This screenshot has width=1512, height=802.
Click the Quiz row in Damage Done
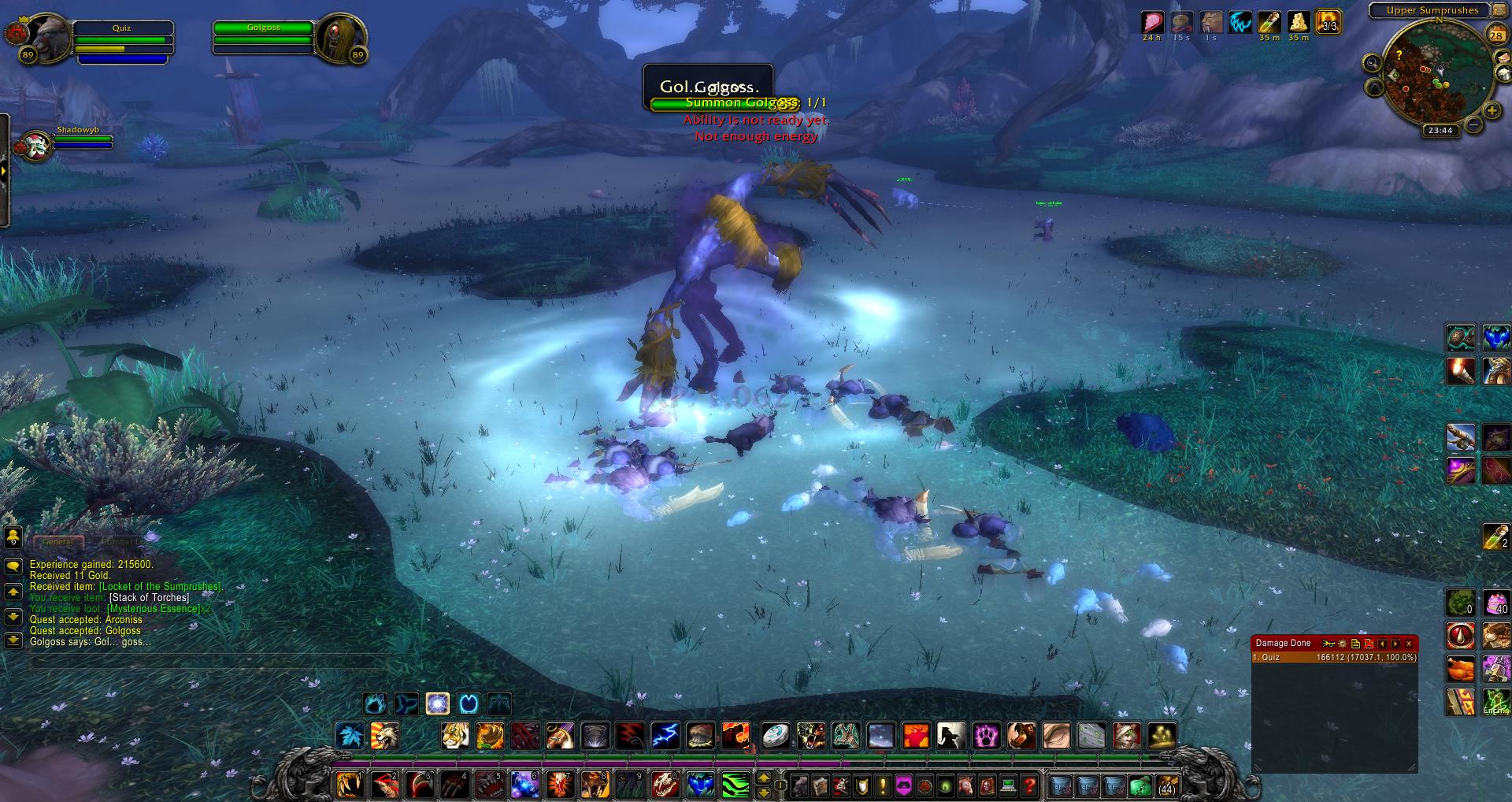[x=1334, y=657]
